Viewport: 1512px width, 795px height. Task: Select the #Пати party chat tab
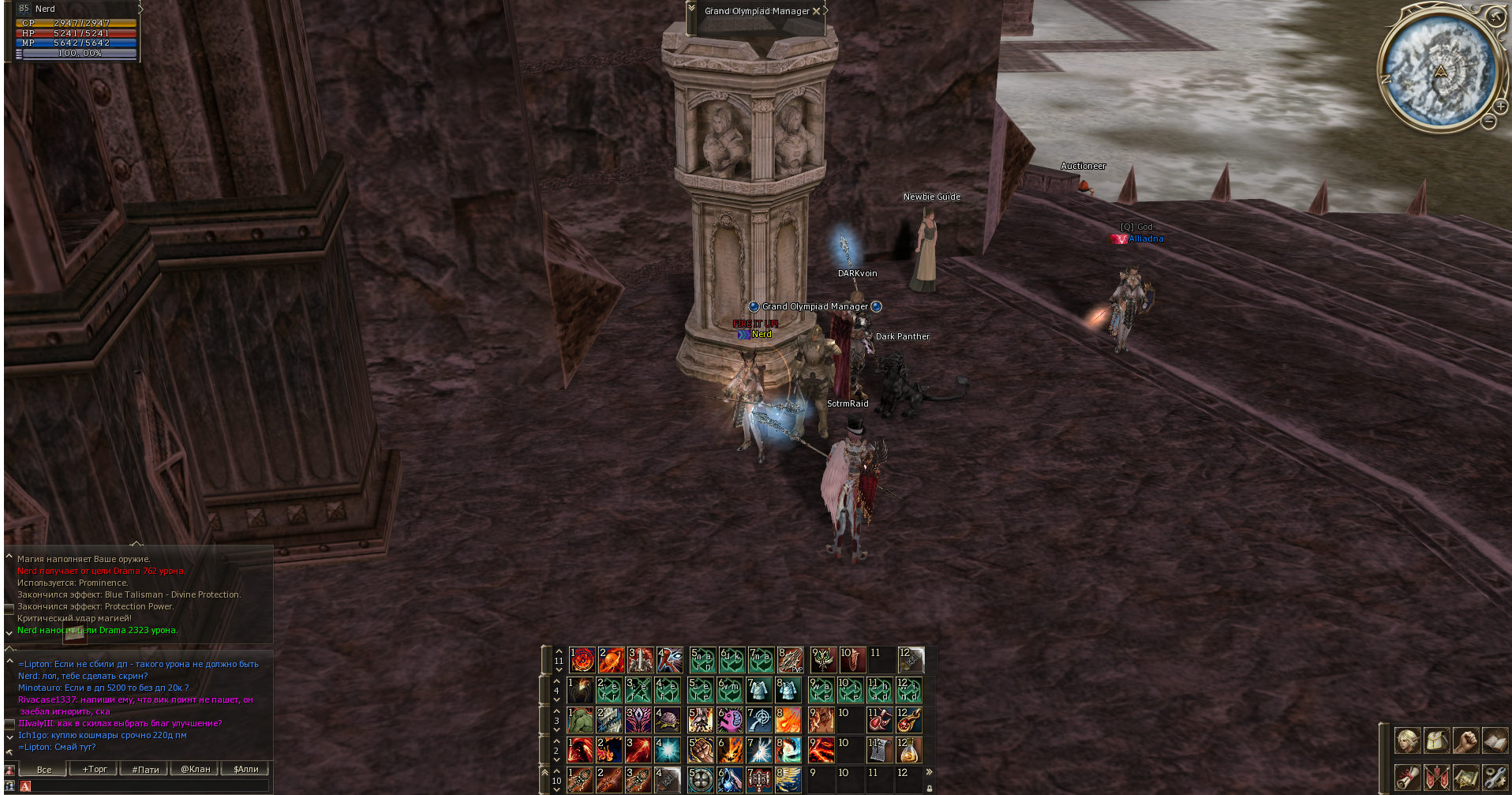pyautogui.click(x=145, y=769)
